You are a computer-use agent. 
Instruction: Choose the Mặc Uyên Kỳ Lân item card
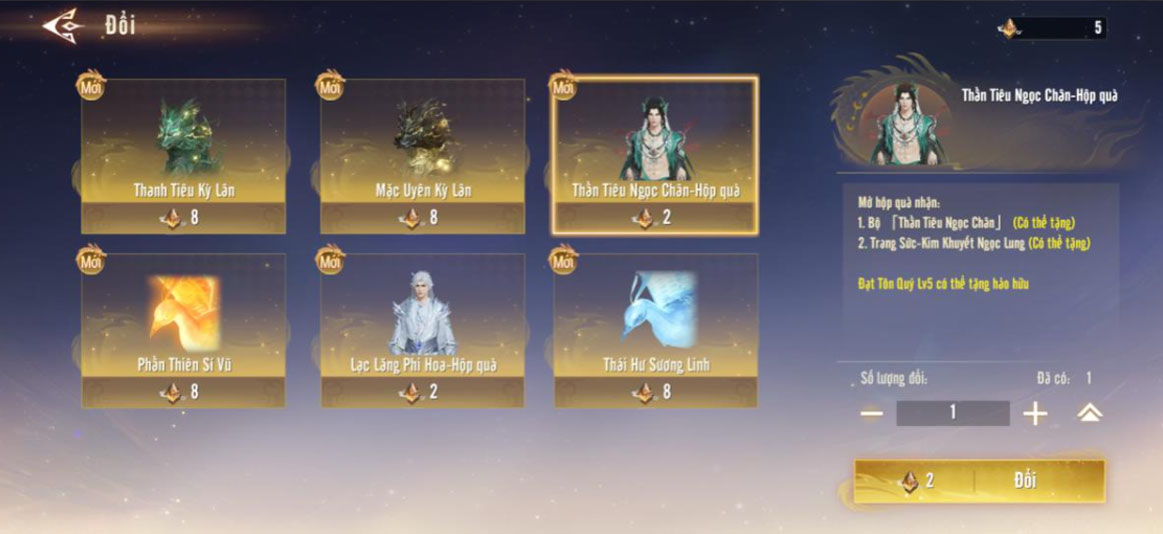point(422,156)
